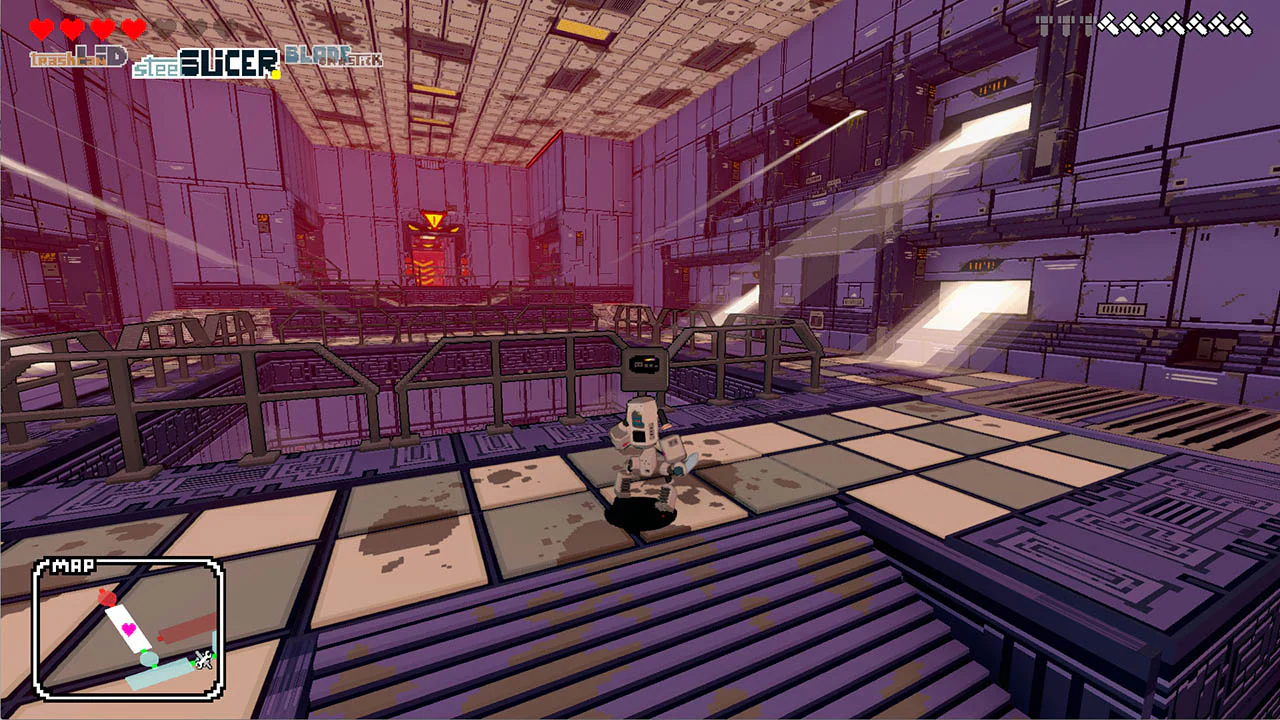The height and width of the screenshot is (720, 1280).
Task: Click the pink heart pickup marker on minimap
Action: click(x=128, y=628)
